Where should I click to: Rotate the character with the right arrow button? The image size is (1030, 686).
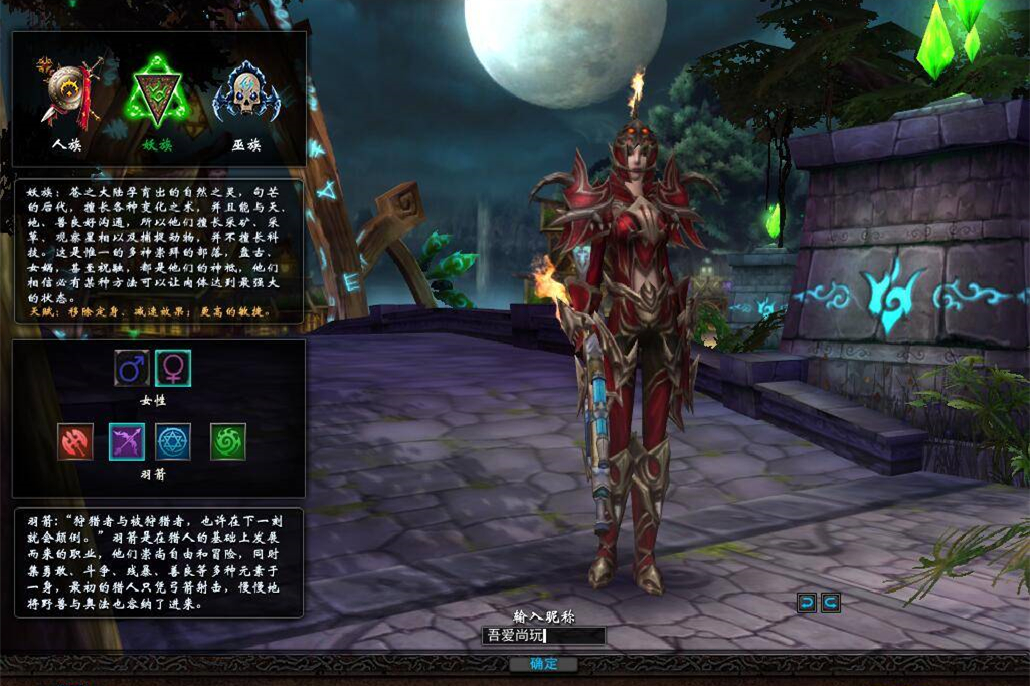[830, 602]
